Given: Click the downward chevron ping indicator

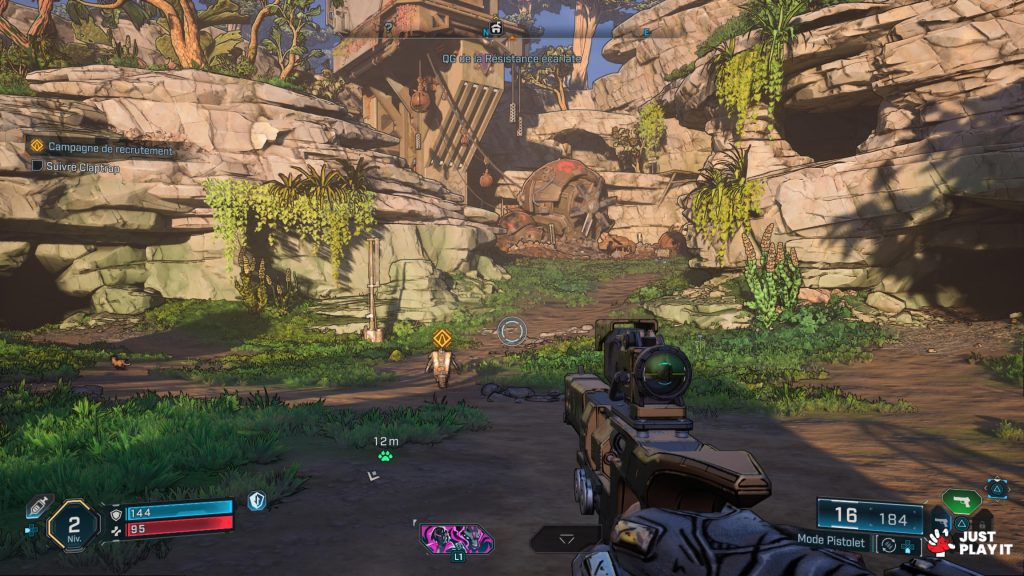Looking at the screenshot, I should 566,539.
